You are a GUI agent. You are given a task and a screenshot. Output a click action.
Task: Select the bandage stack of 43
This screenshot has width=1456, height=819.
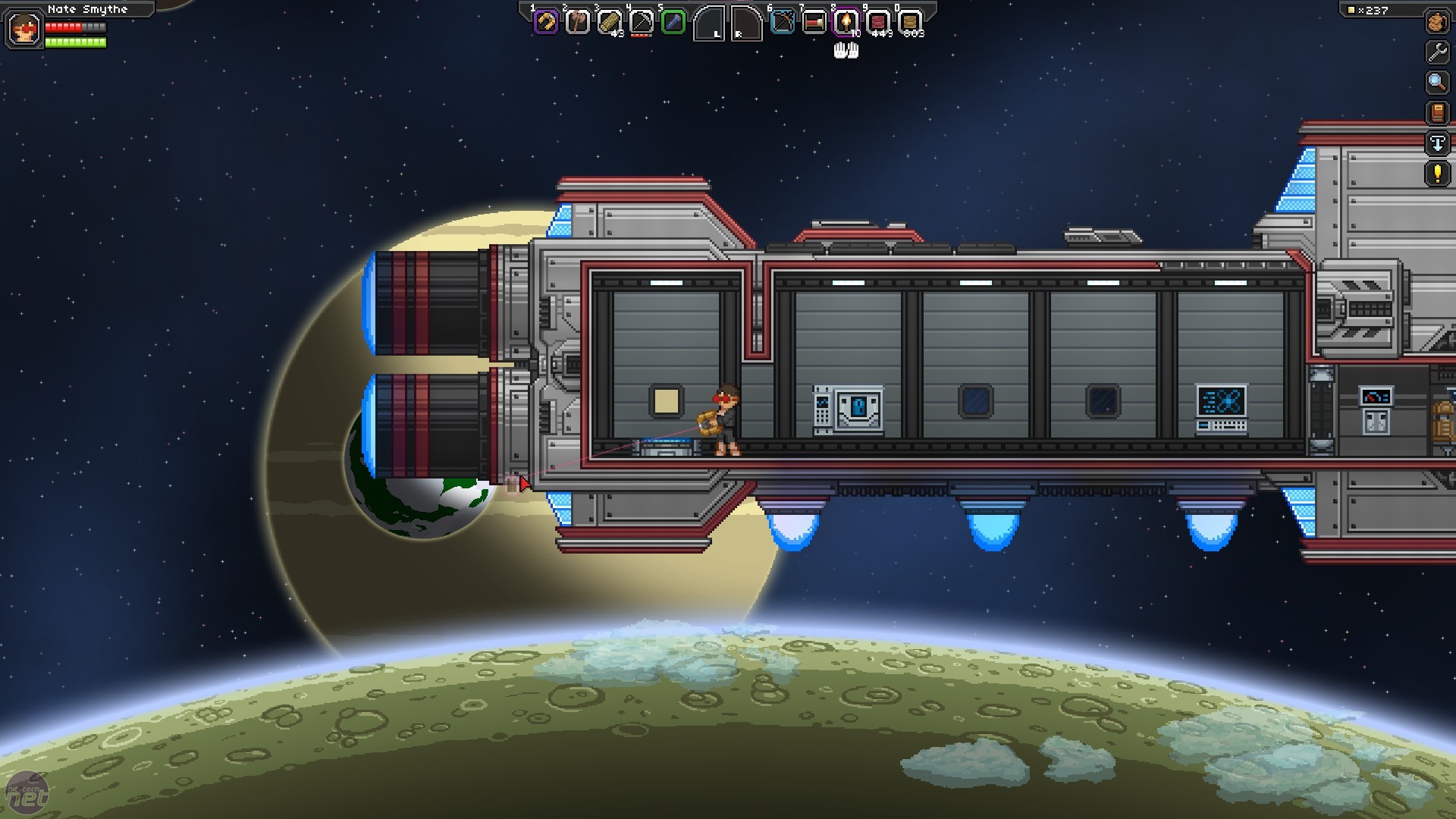click(x=610, y=22)
